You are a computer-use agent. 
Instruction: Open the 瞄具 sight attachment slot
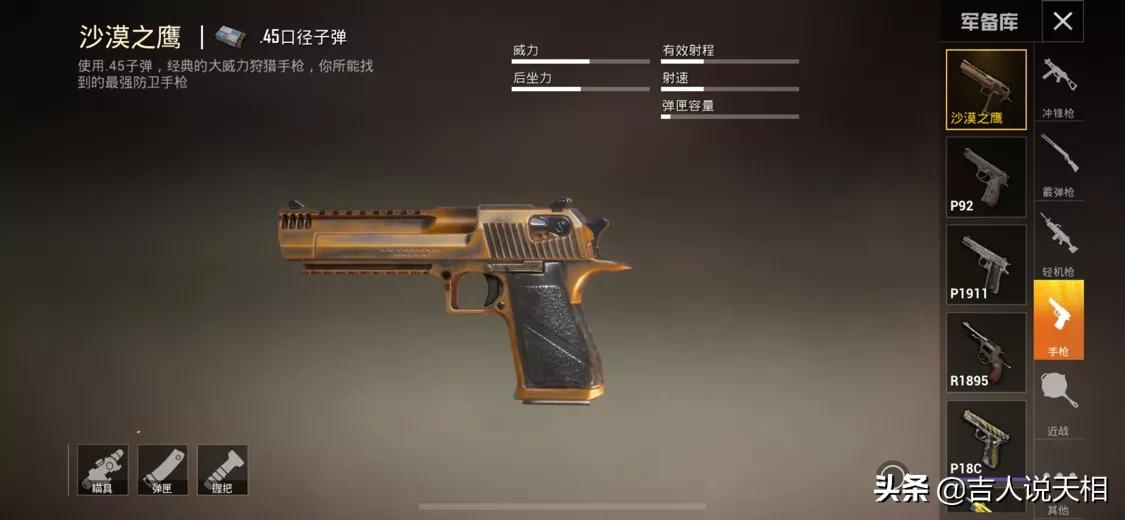103,469
